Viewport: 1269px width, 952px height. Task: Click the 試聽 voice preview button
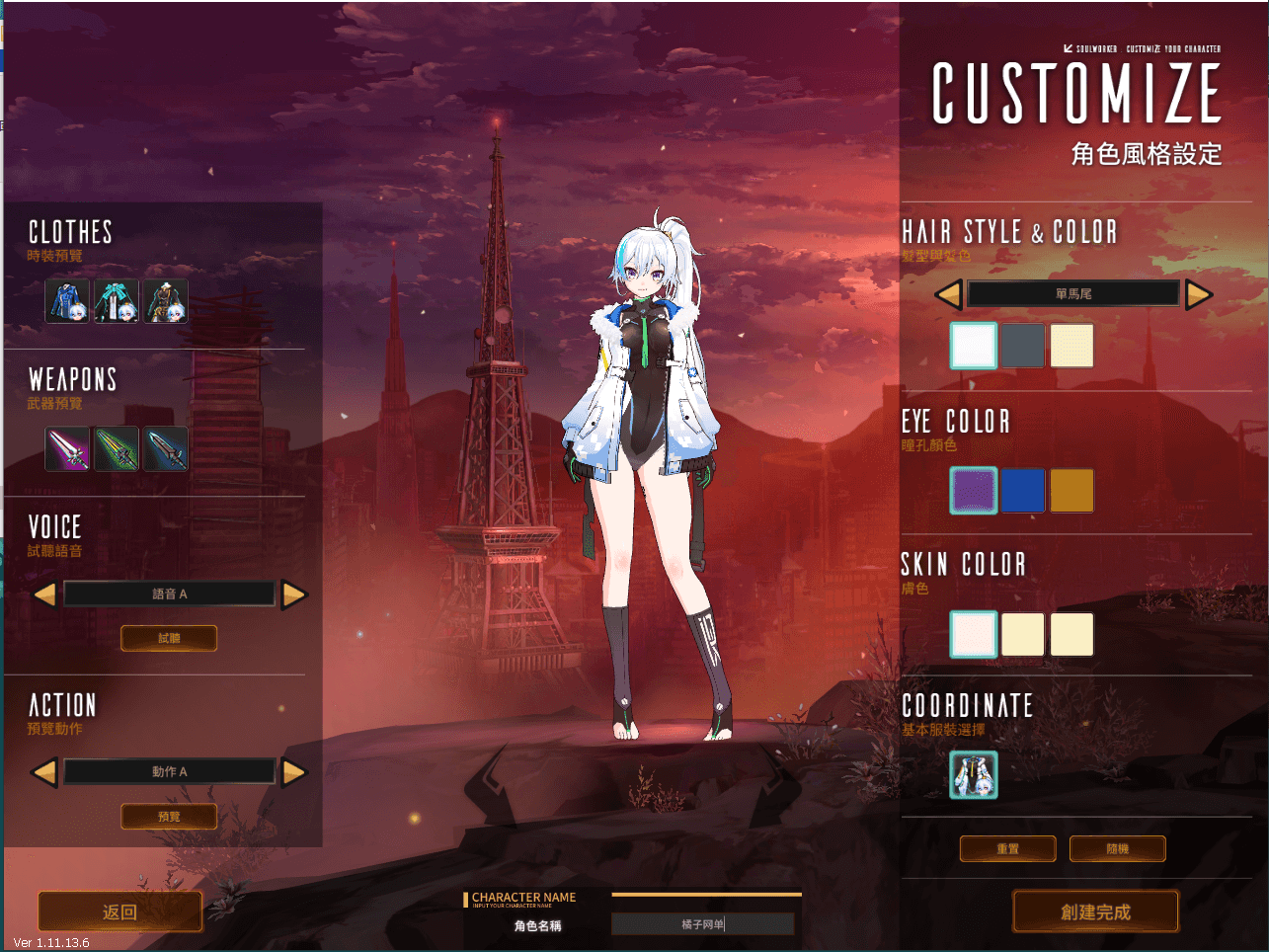coord(168,638)
